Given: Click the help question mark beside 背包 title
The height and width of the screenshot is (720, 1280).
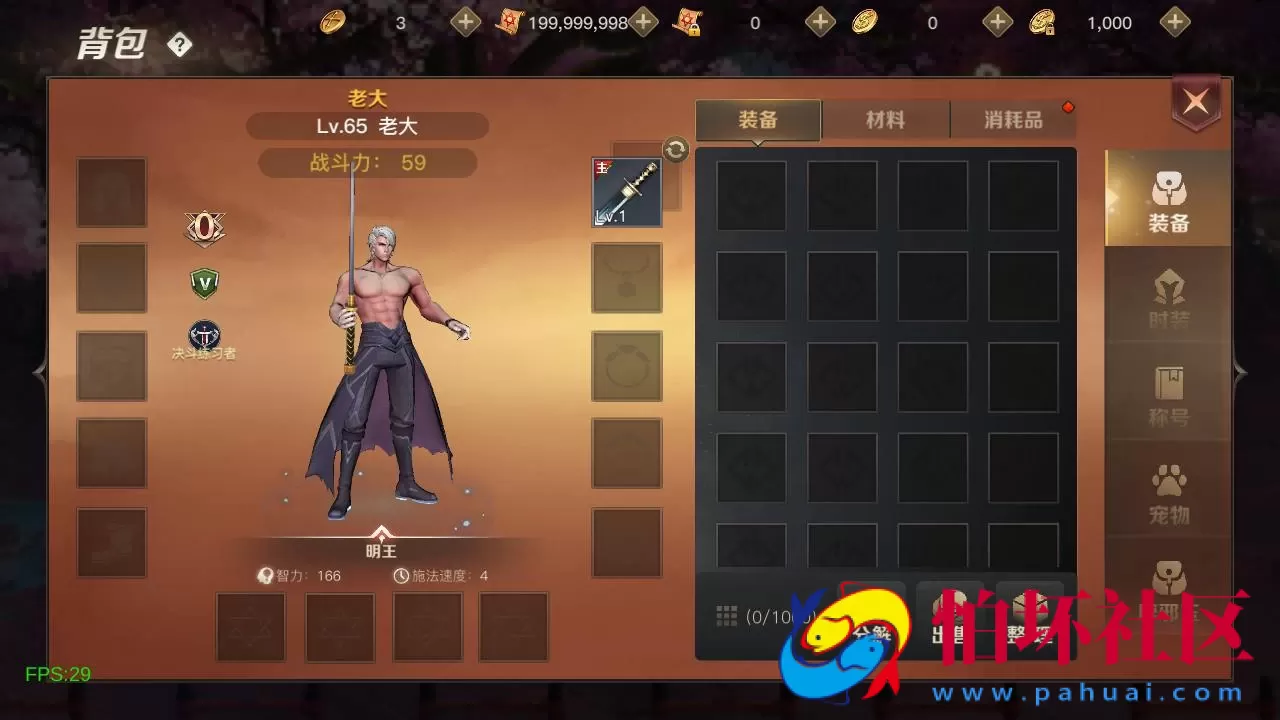Looking at the screenshot, I should [179, 44].
